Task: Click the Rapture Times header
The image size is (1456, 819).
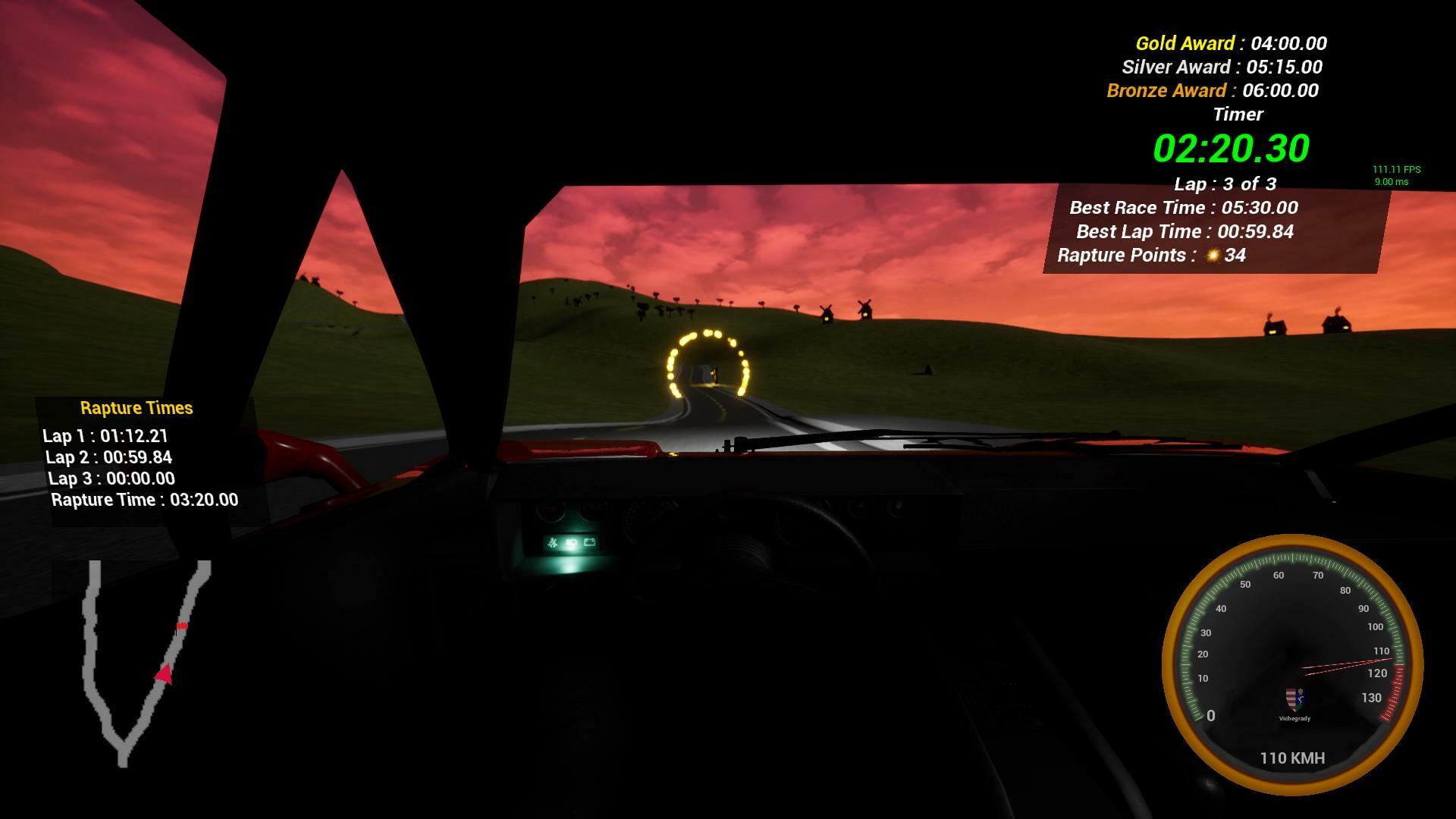Action: (137, 407)
